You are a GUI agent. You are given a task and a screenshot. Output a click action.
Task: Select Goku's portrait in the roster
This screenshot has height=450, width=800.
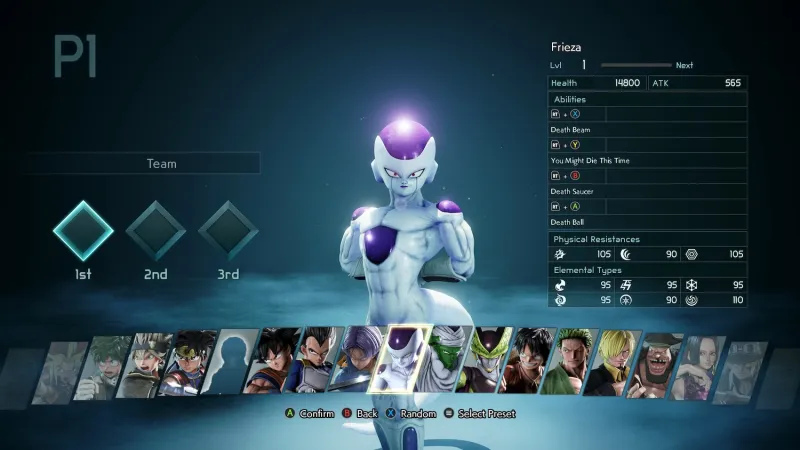point(281,362)
